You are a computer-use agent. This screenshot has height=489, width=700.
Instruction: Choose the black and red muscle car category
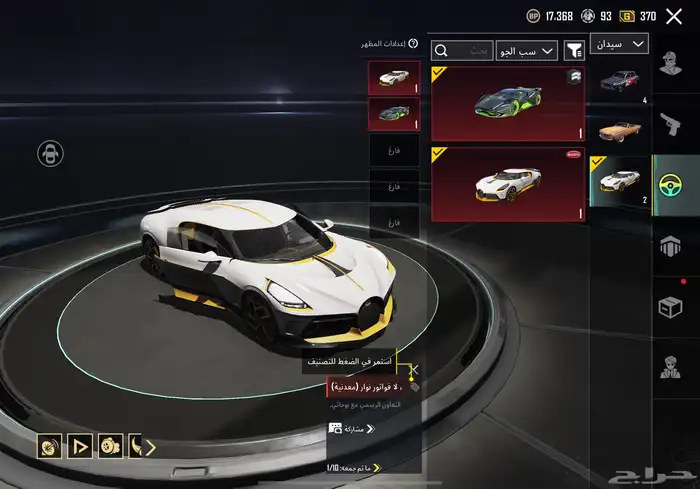[621, 83]
